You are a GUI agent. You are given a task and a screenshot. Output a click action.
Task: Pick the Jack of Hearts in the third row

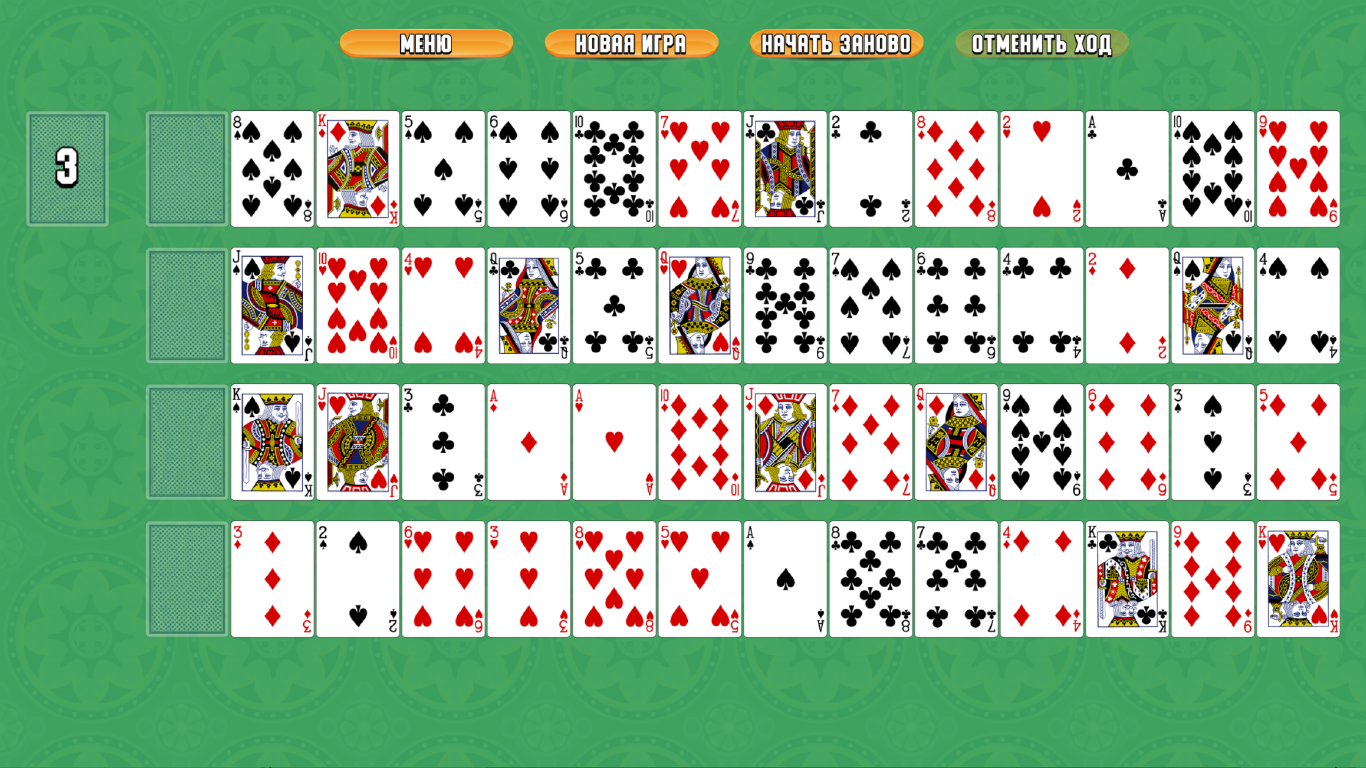tap(357, 440)
